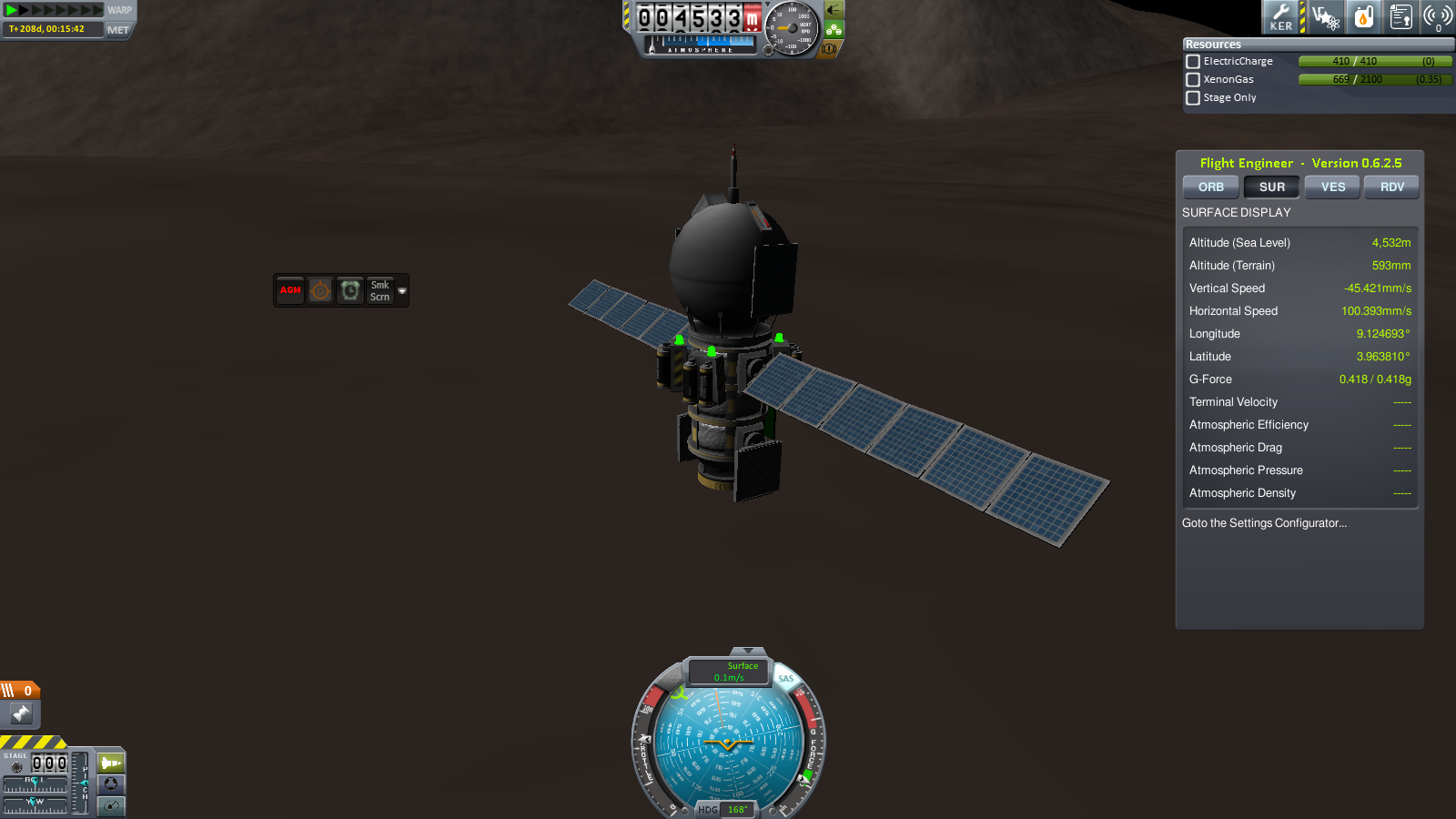
Task: Click the SAS indicator on the navball
Action: (785, 679)
